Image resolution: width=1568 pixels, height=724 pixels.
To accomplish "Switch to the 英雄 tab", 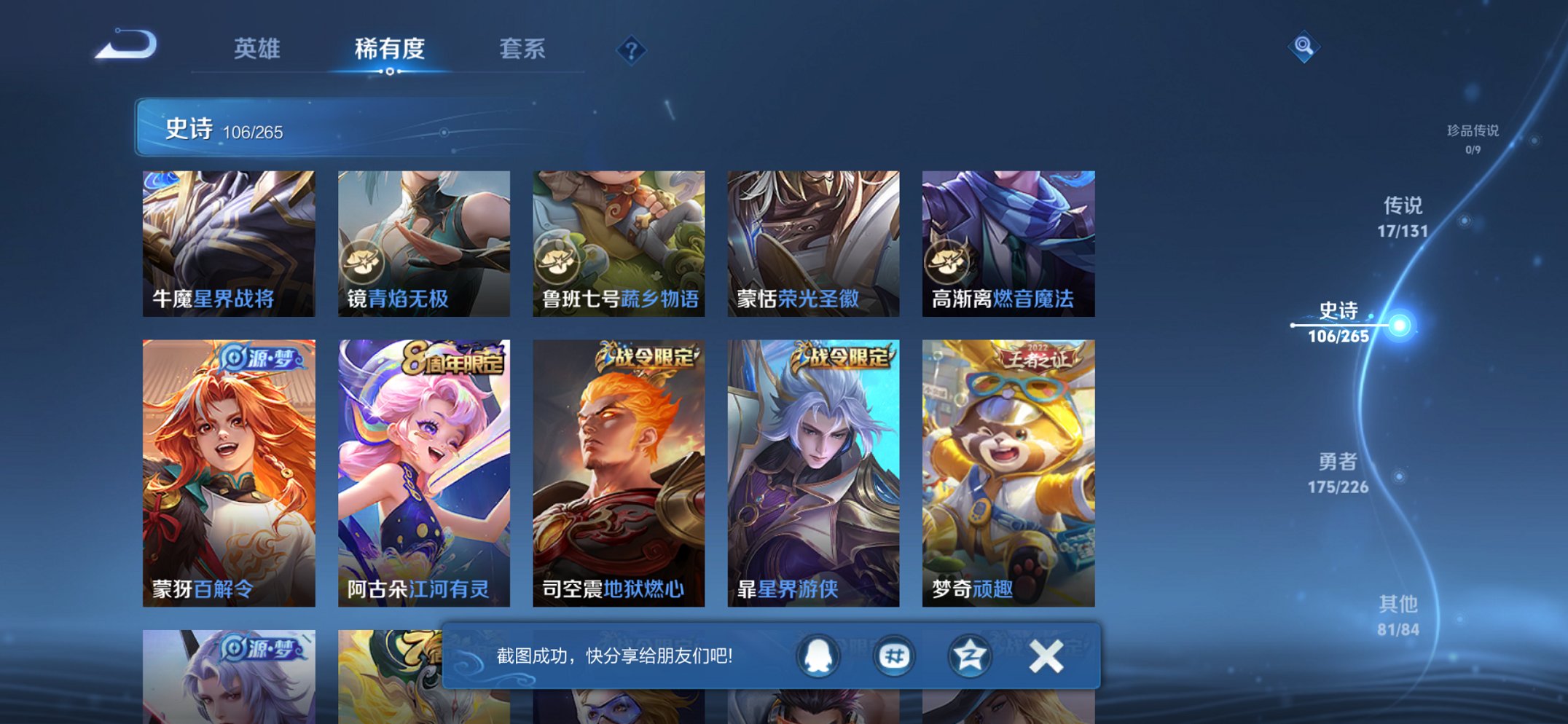I will 259,49.
